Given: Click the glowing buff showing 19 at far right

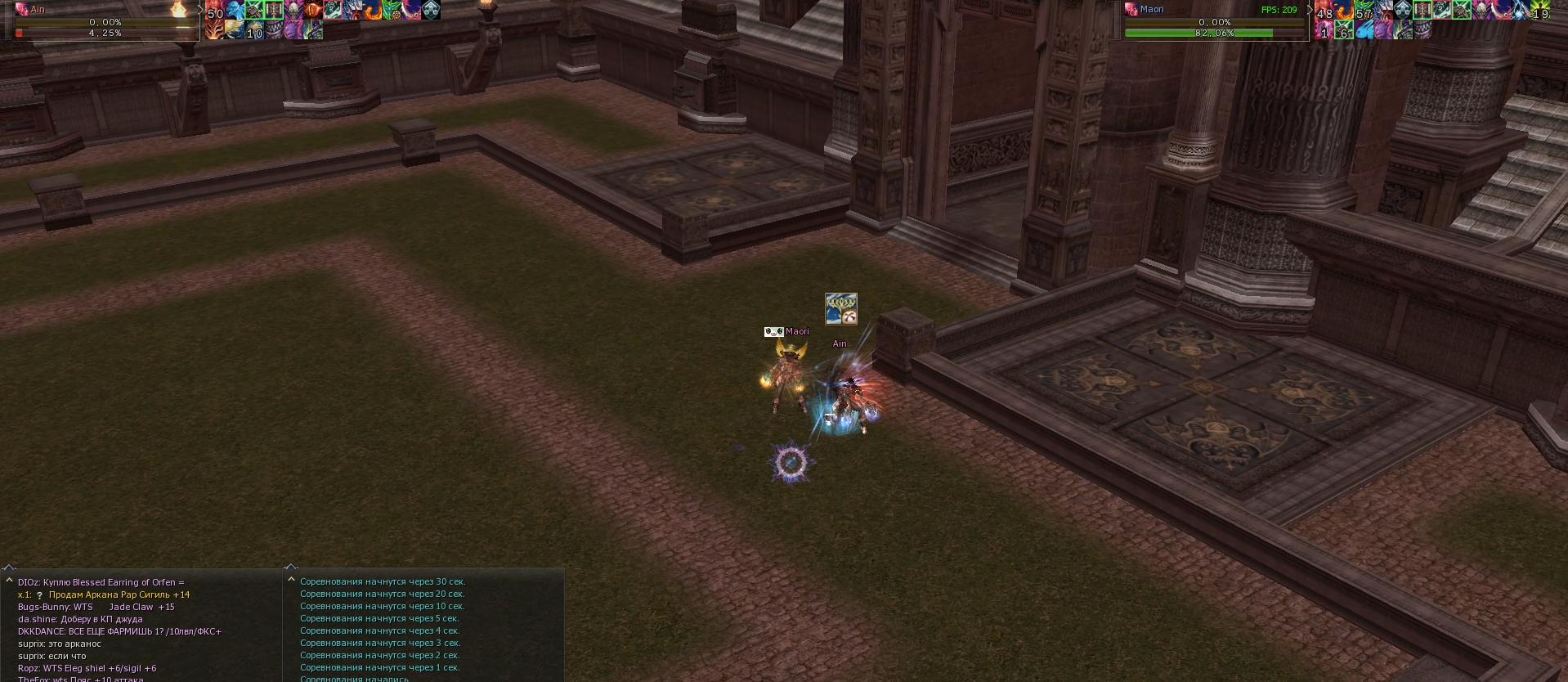Looking at the screenshot, I should [1541, 11].
